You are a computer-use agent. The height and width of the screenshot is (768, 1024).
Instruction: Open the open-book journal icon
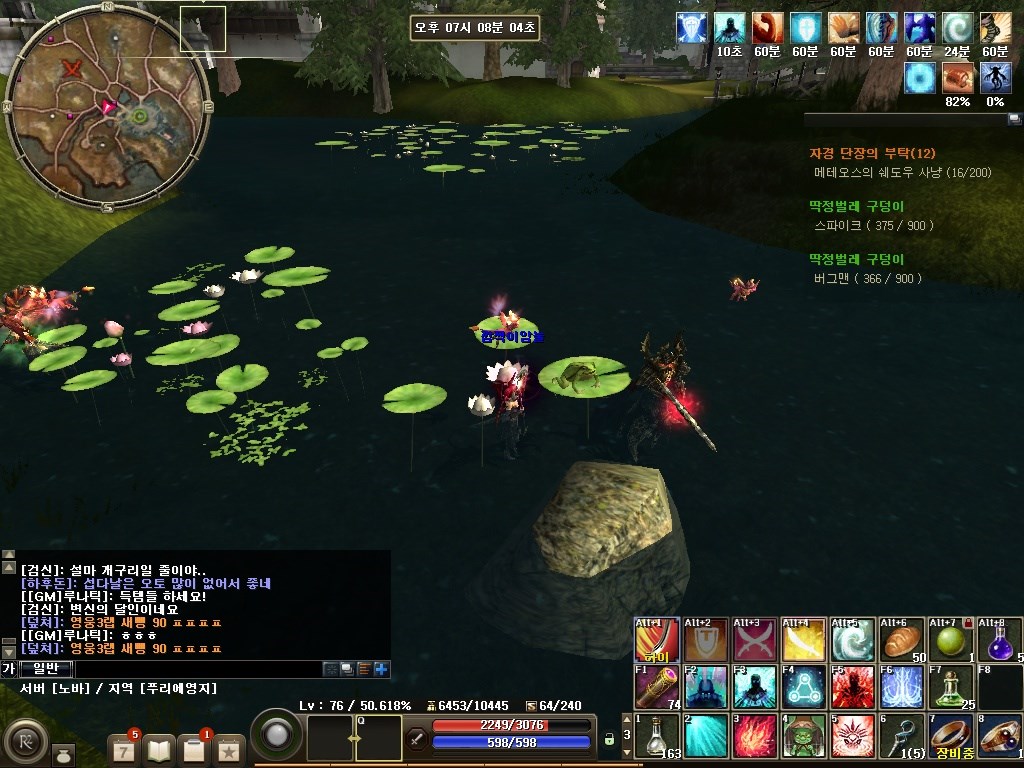point(159,749)
